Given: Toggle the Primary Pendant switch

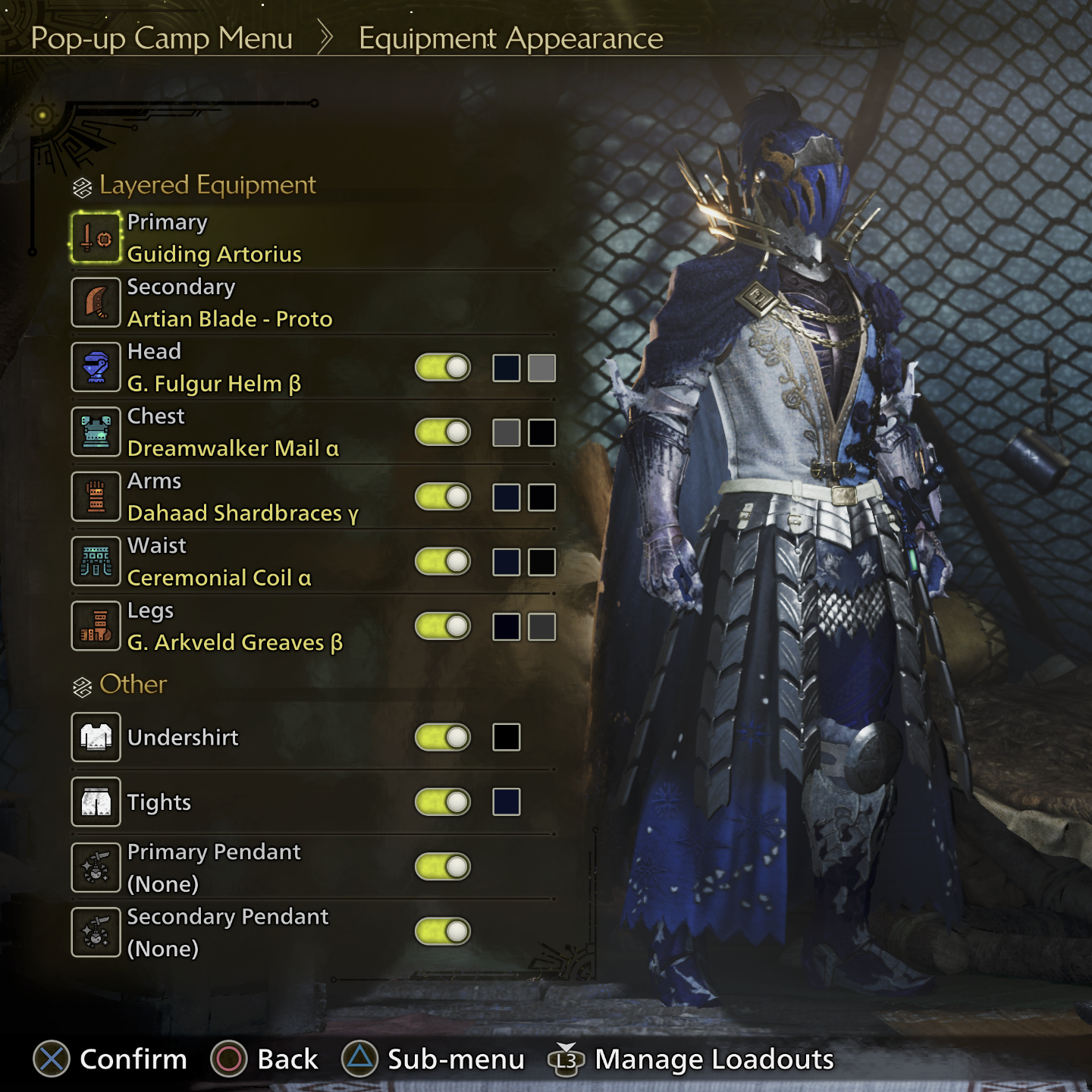Looking at the screenshot, I should coord(443,867).
